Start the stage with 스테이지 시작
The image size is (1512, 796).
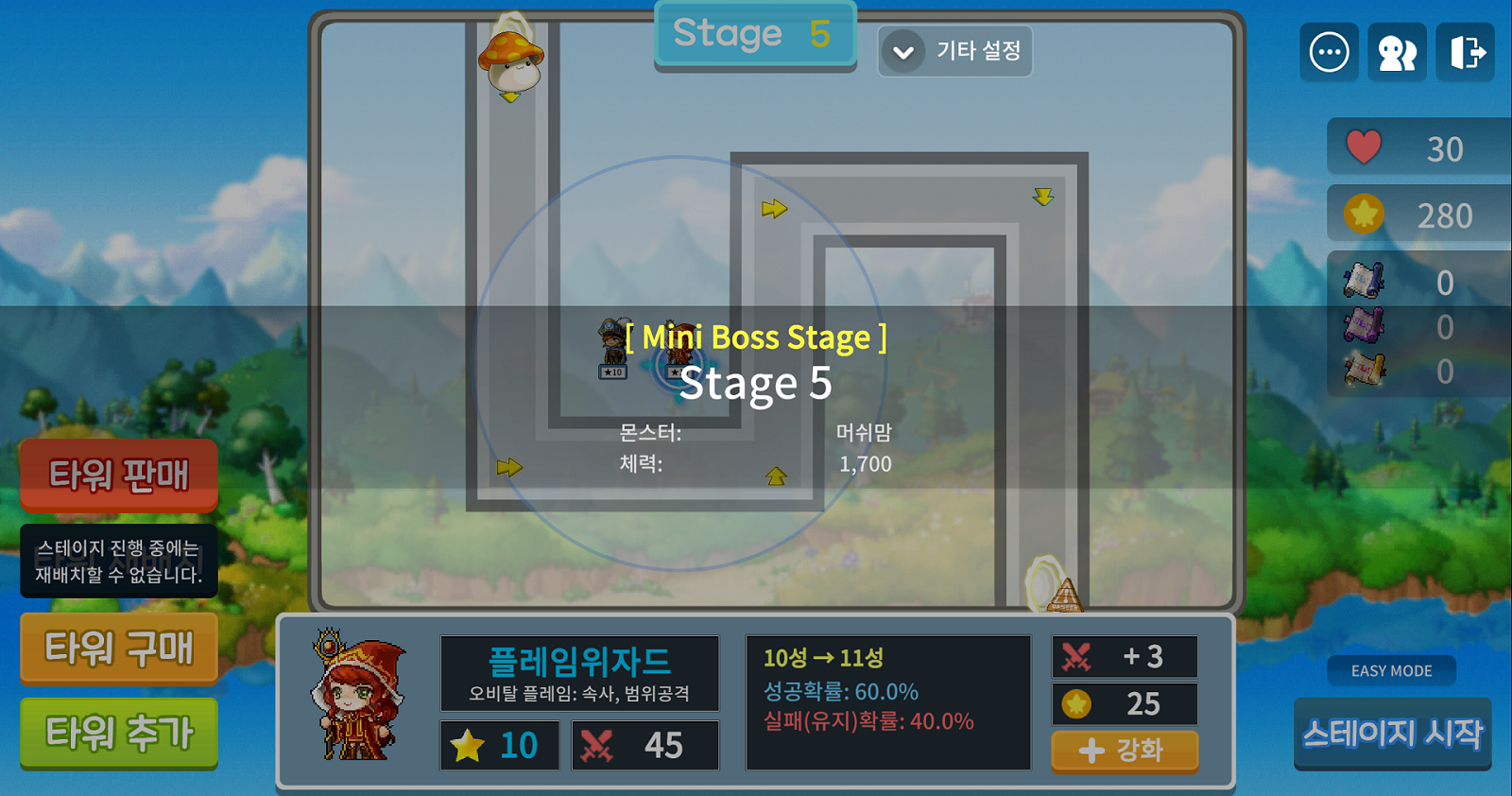click(x=1392, y=734)
